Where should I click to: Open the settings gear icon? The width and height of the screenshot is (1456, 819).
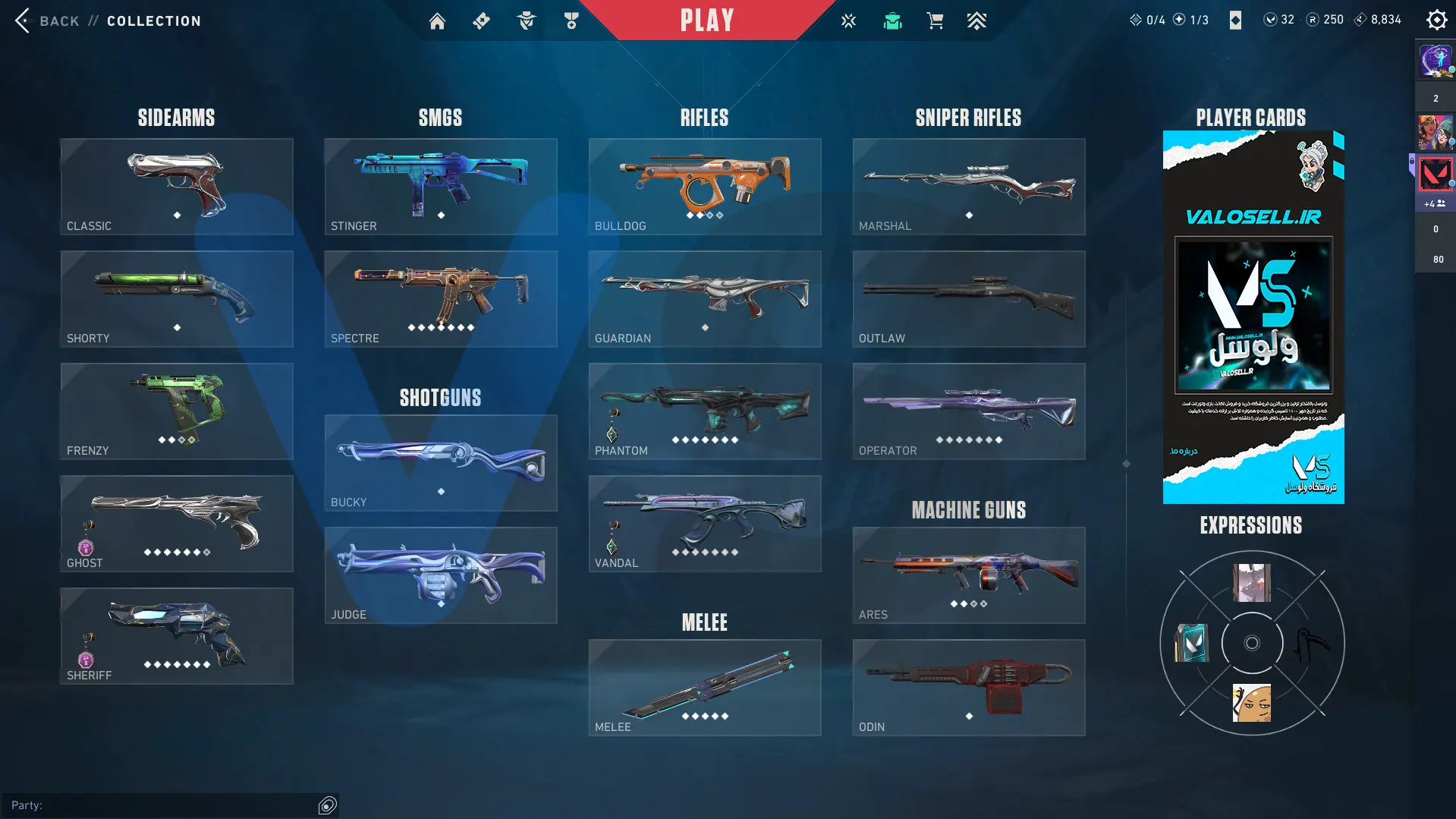1436,20
